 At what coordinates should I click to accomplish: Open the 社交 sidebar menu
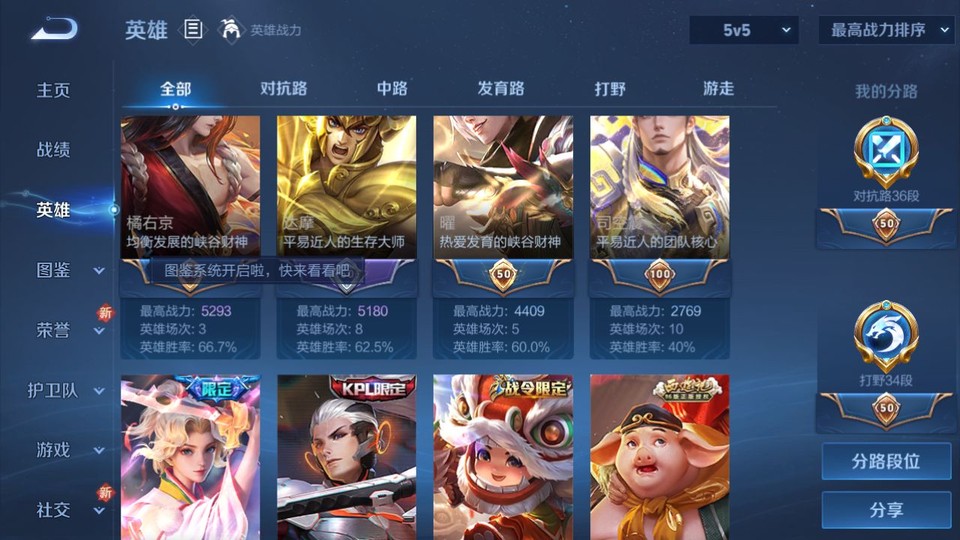[x=66, y=510]
